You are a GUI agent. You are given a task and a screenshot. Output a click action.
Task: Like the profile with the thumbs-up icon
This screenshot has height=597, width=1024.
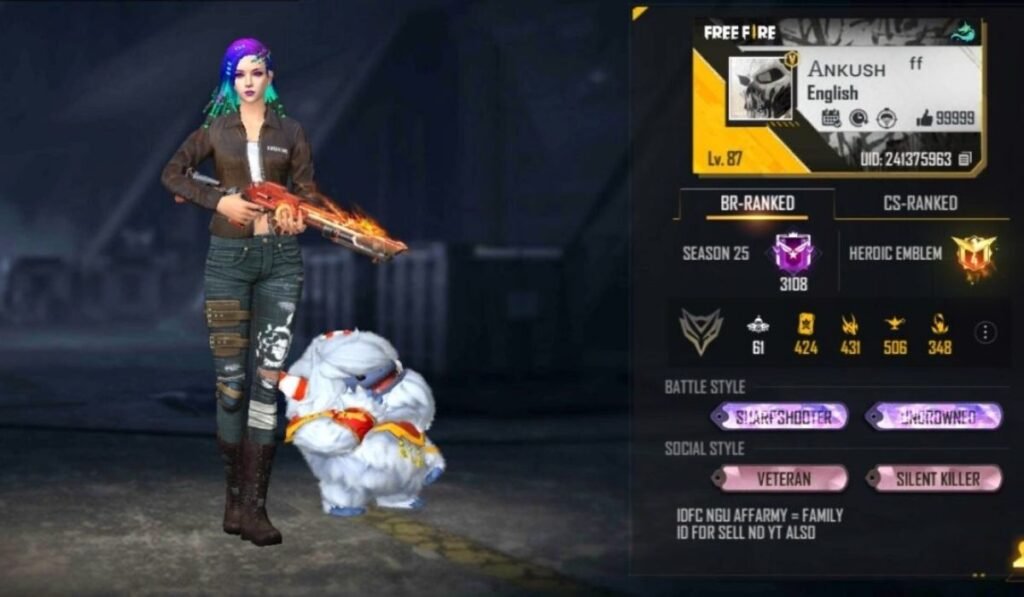tap(924, 118)
